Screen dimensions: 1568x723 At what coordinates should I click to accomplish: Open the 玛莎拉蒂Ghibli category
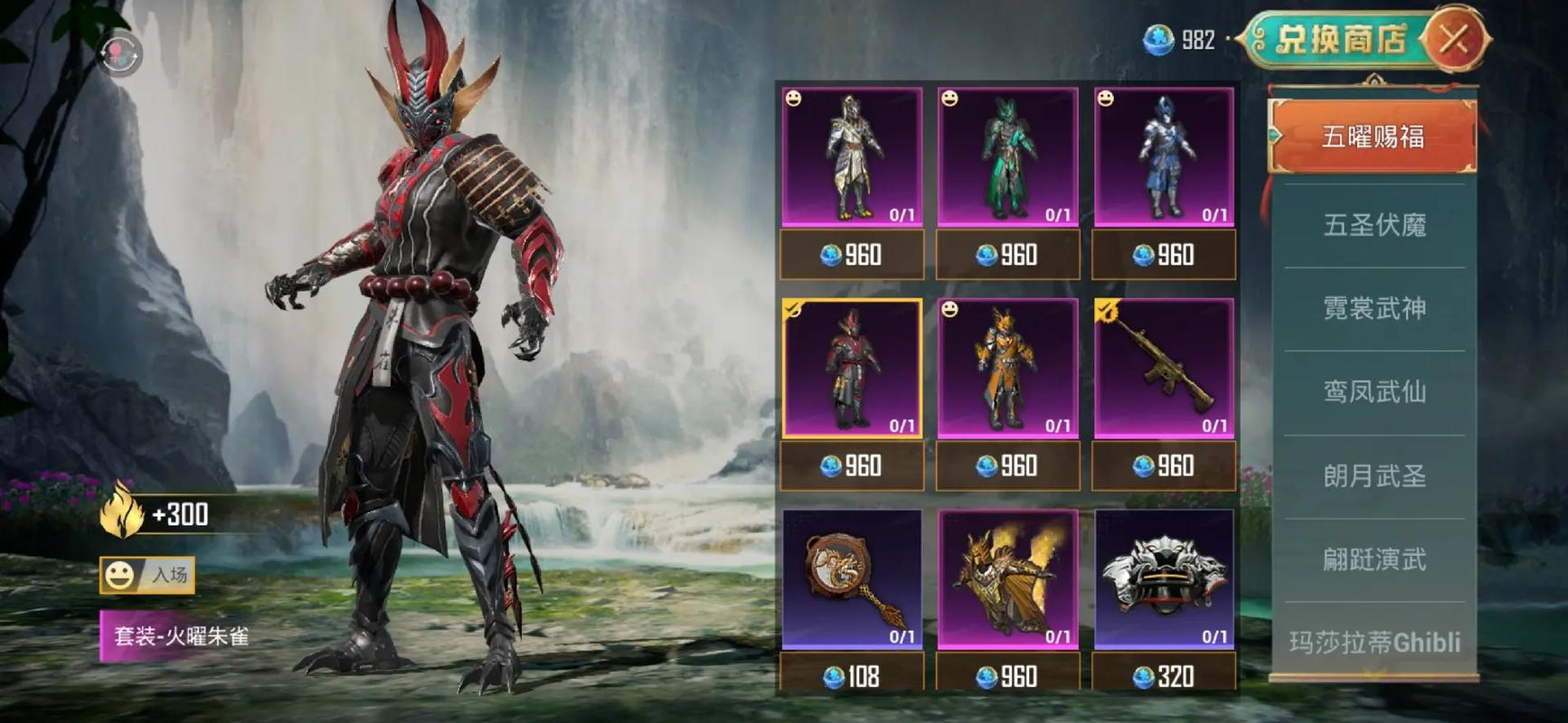click(1374, 643)
